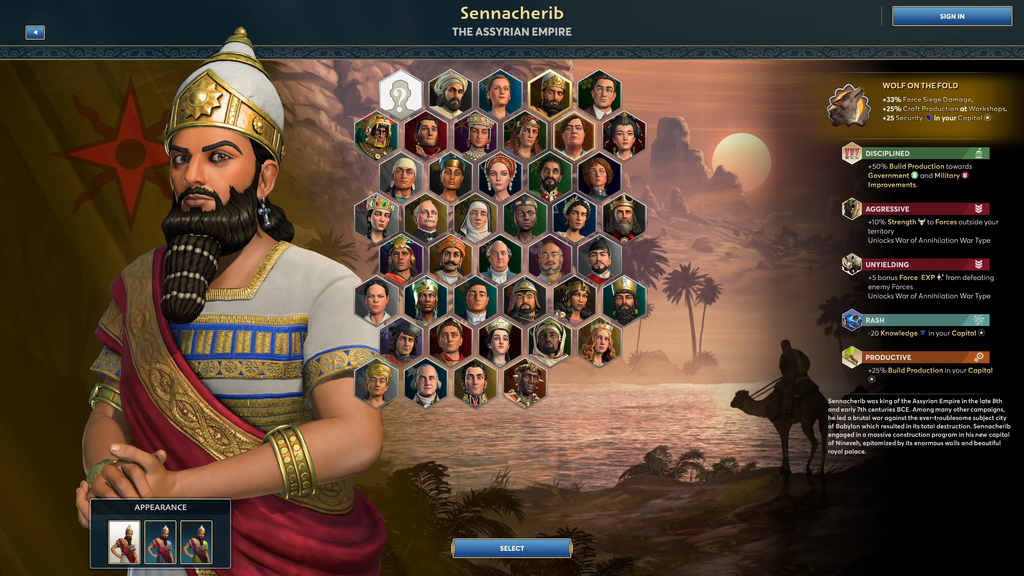Switch to the blue tunic appearance

point(160,542)
